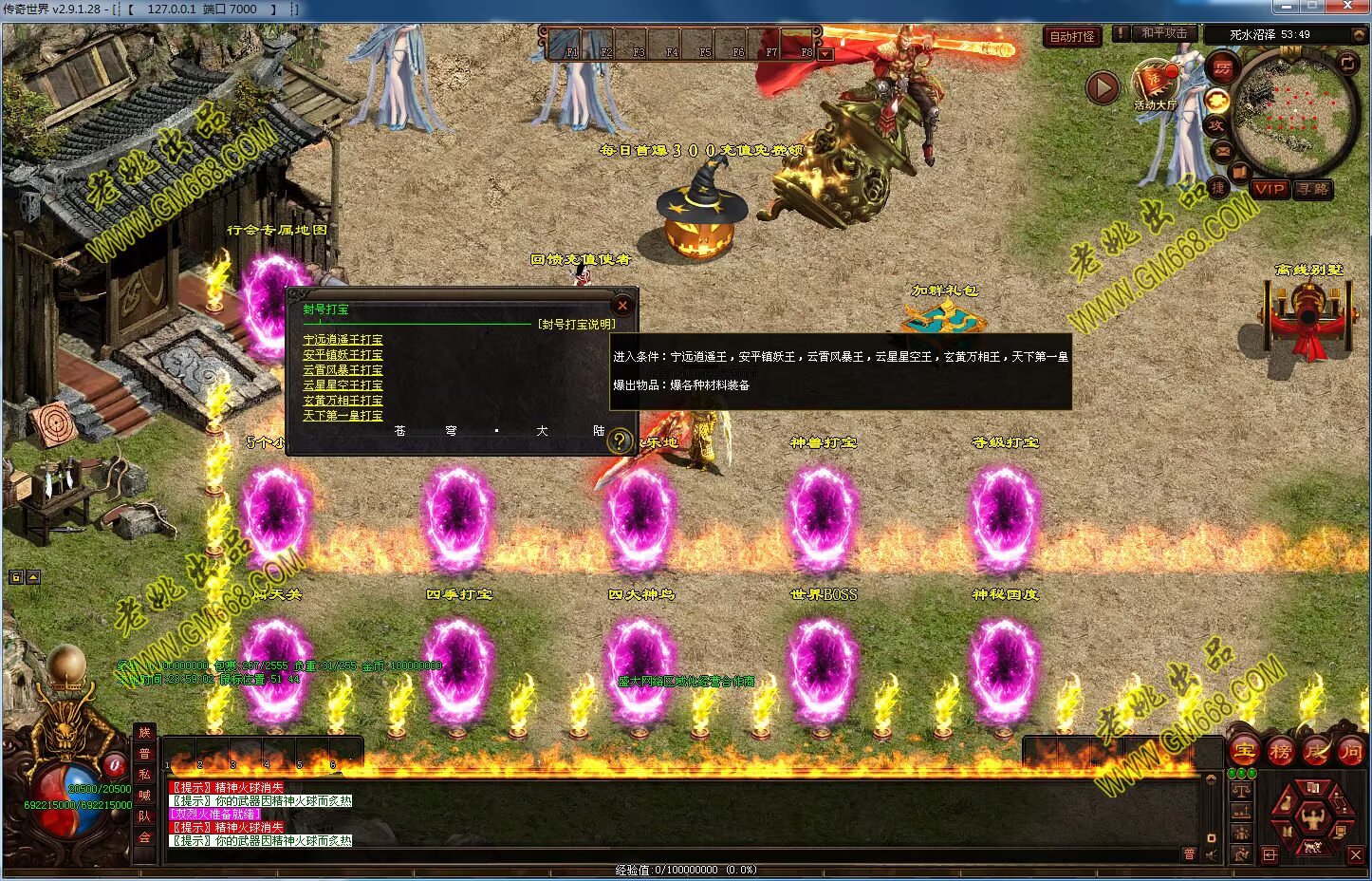Open the mail envelope icon
Image resolution: width=1372 pixels, height=881 pixels.
pyautogui.click(x=1222, y=150)
